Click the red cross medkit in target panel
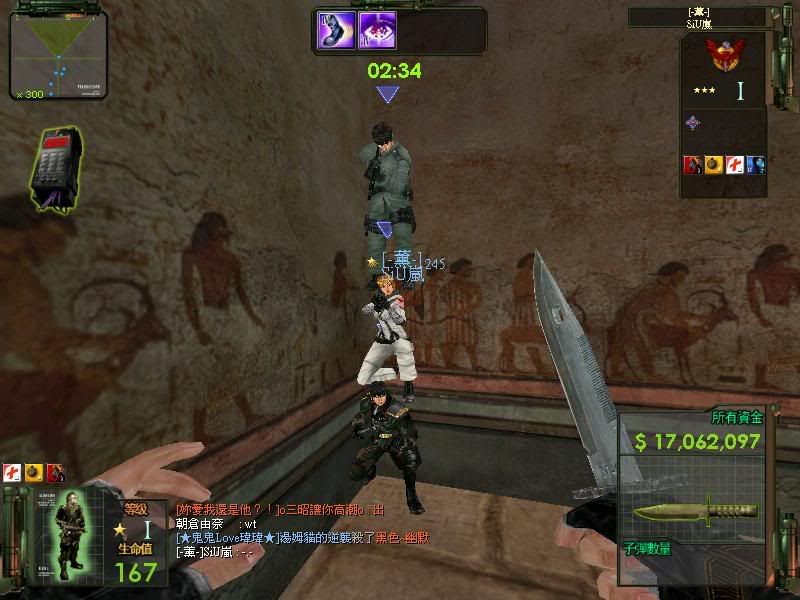This screenshot has width=800, height=600. coord(735,165)
